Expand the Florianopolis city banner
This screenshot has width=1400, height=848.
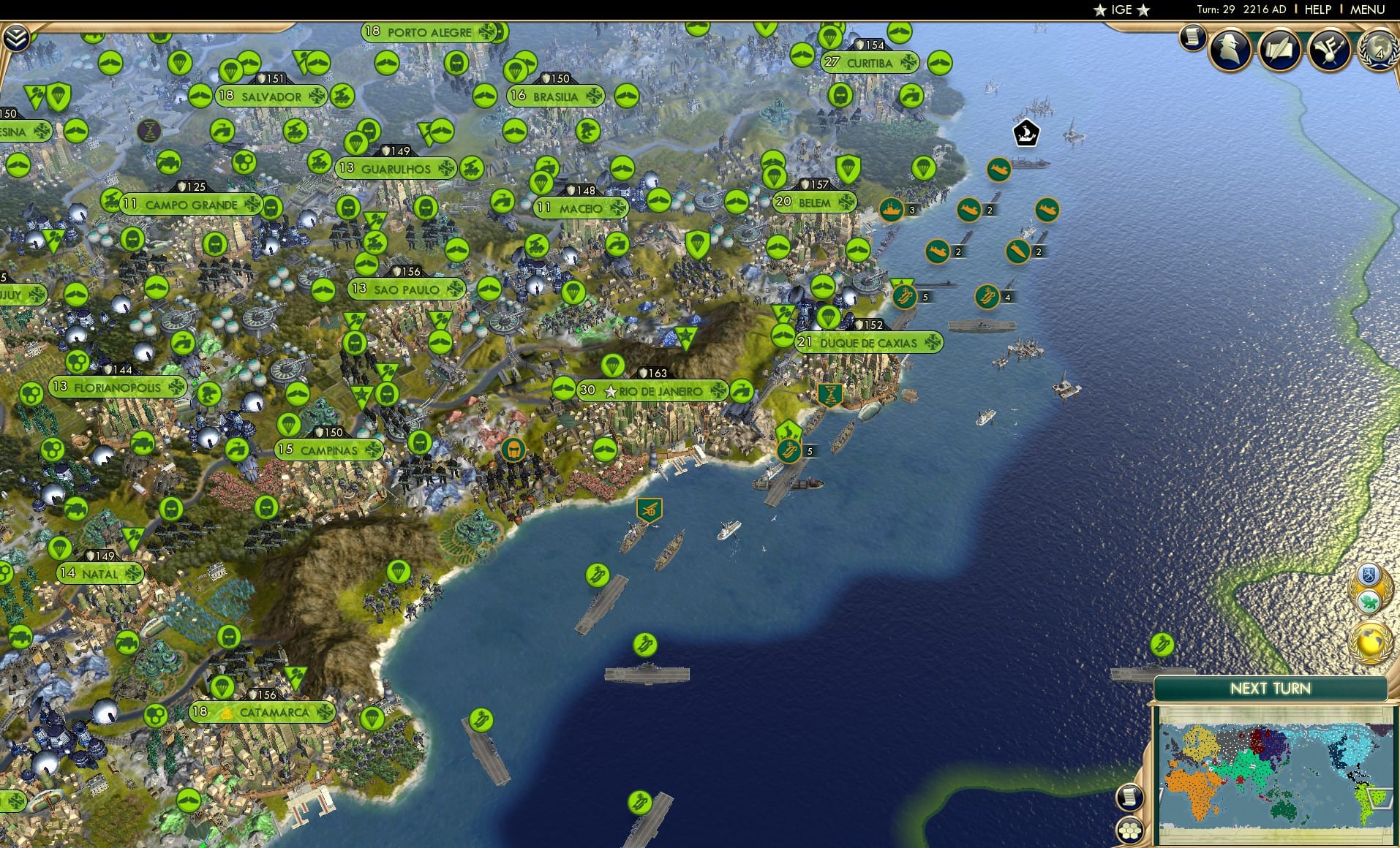point(117,387)
